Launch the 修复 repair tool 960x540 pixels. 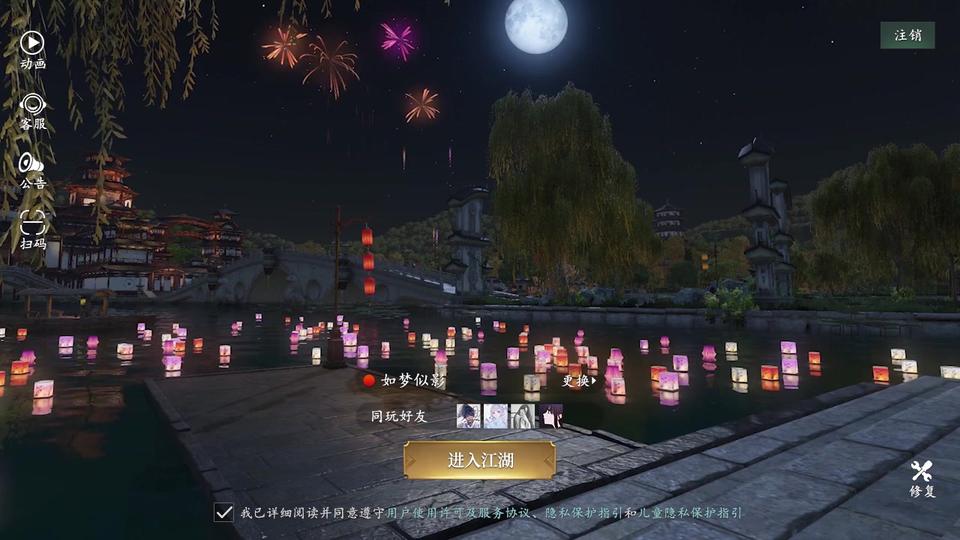click(922, 478)
